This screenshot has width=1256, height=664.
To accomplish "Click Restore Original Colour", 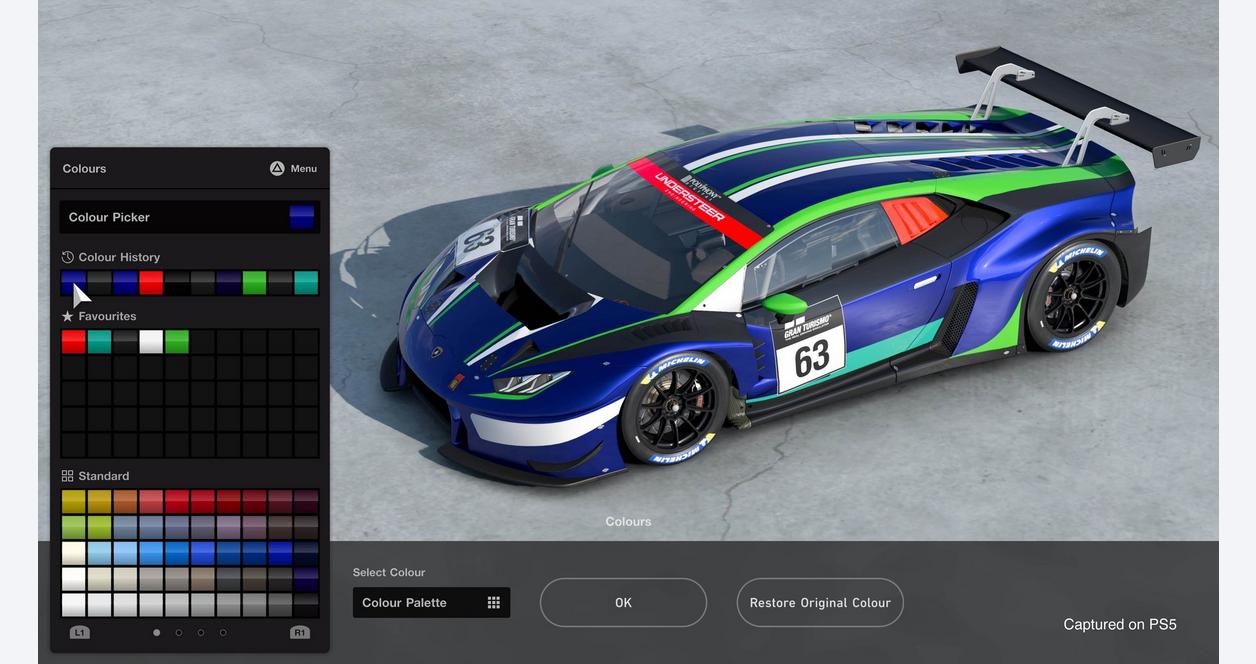I will coord(820,603).
